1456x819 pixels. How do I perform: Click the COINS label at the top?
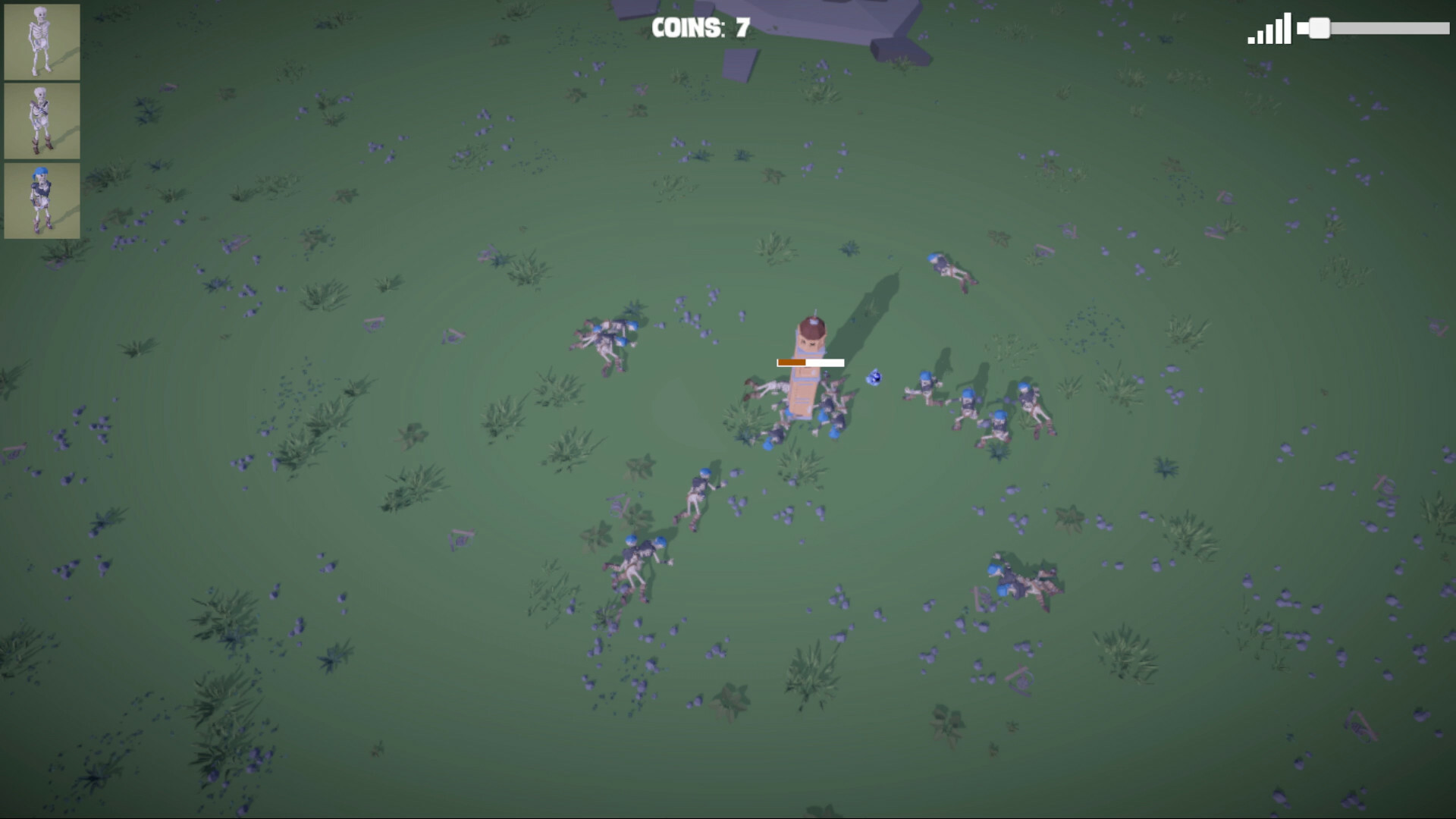click(686, 27)
